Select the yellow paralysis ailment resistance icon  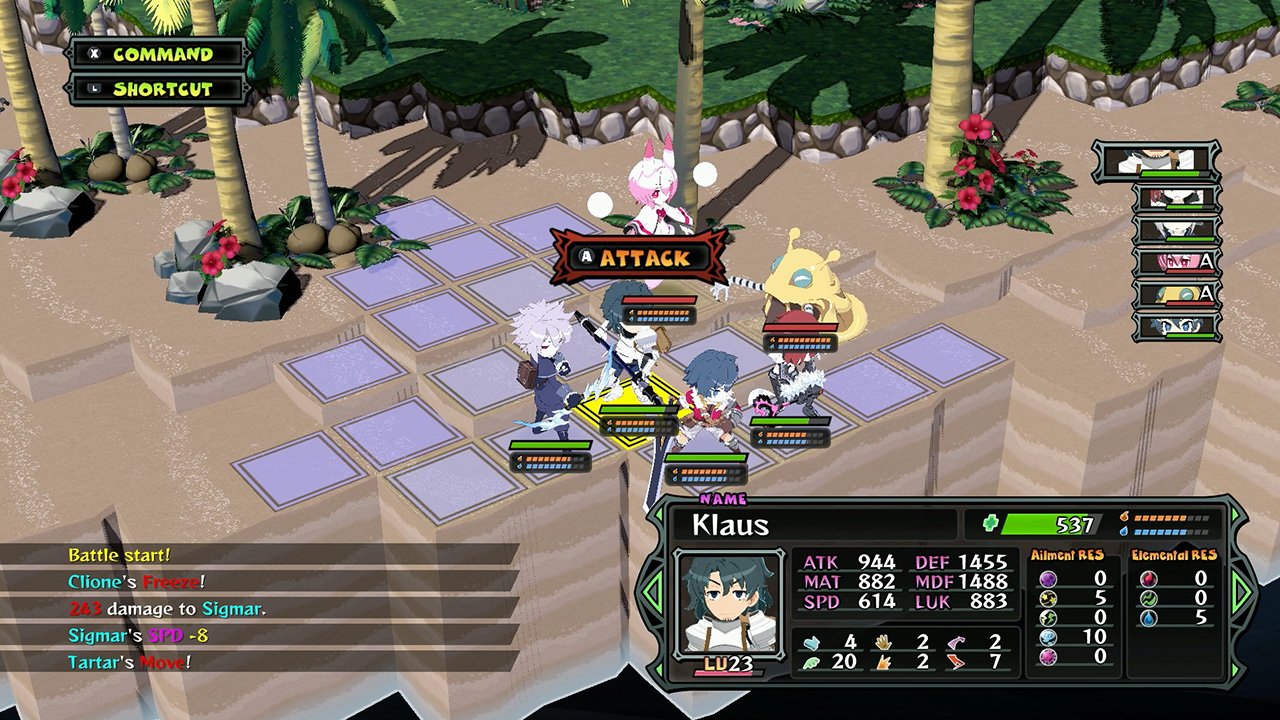(x=1047, y=599)
